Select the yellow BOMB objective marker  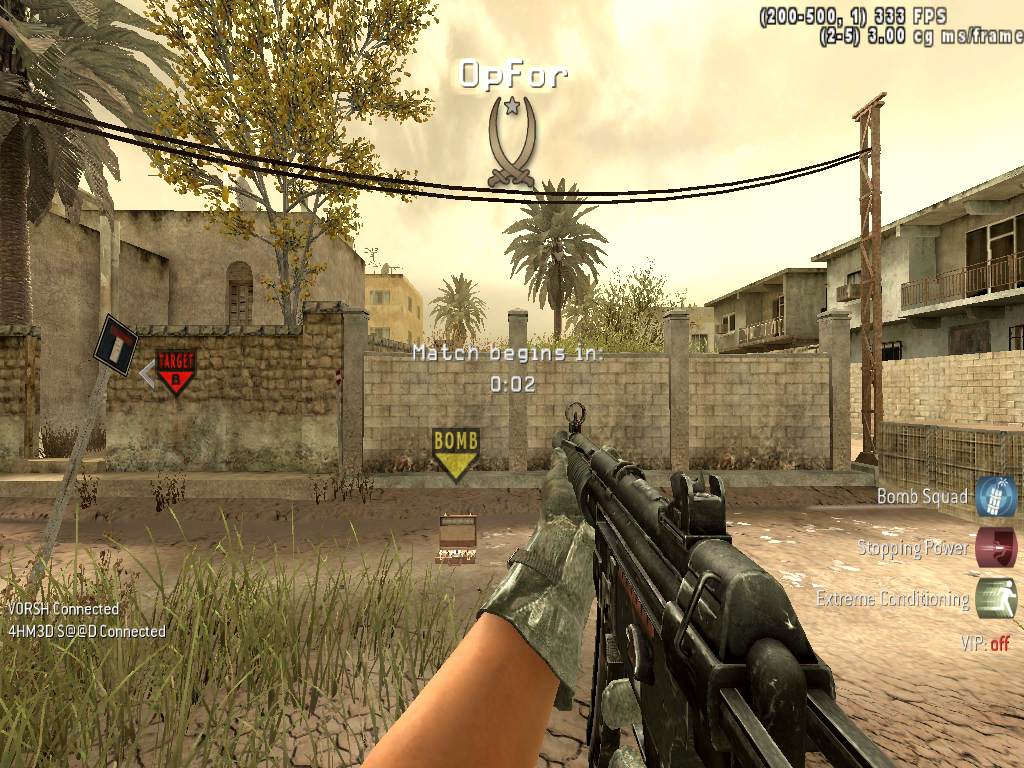[x=455, y=453]
